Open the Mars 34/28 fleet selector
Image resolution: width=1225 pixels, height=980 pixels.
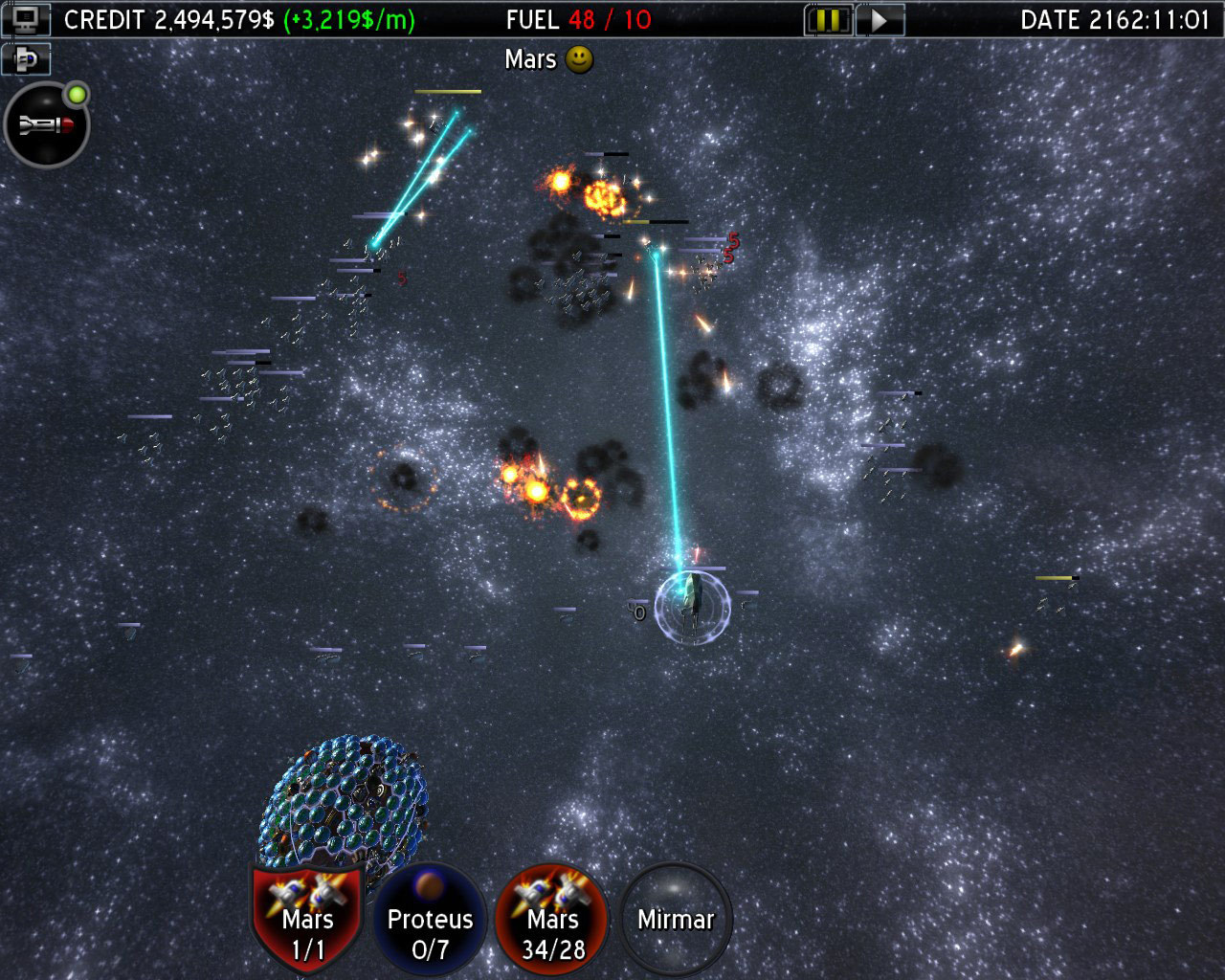(551, 921)
